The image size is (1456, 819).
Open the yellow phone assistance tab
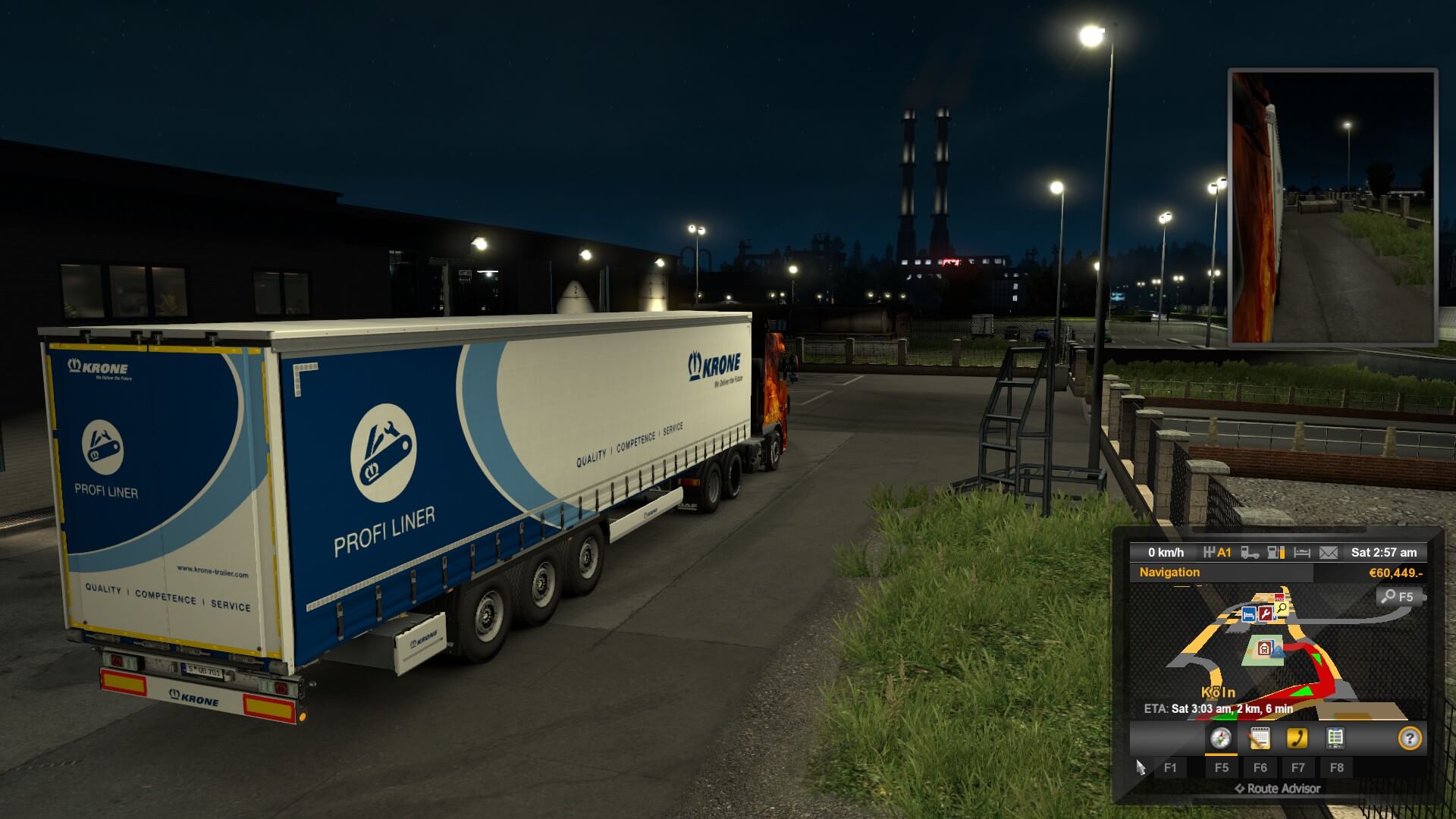1298,738
